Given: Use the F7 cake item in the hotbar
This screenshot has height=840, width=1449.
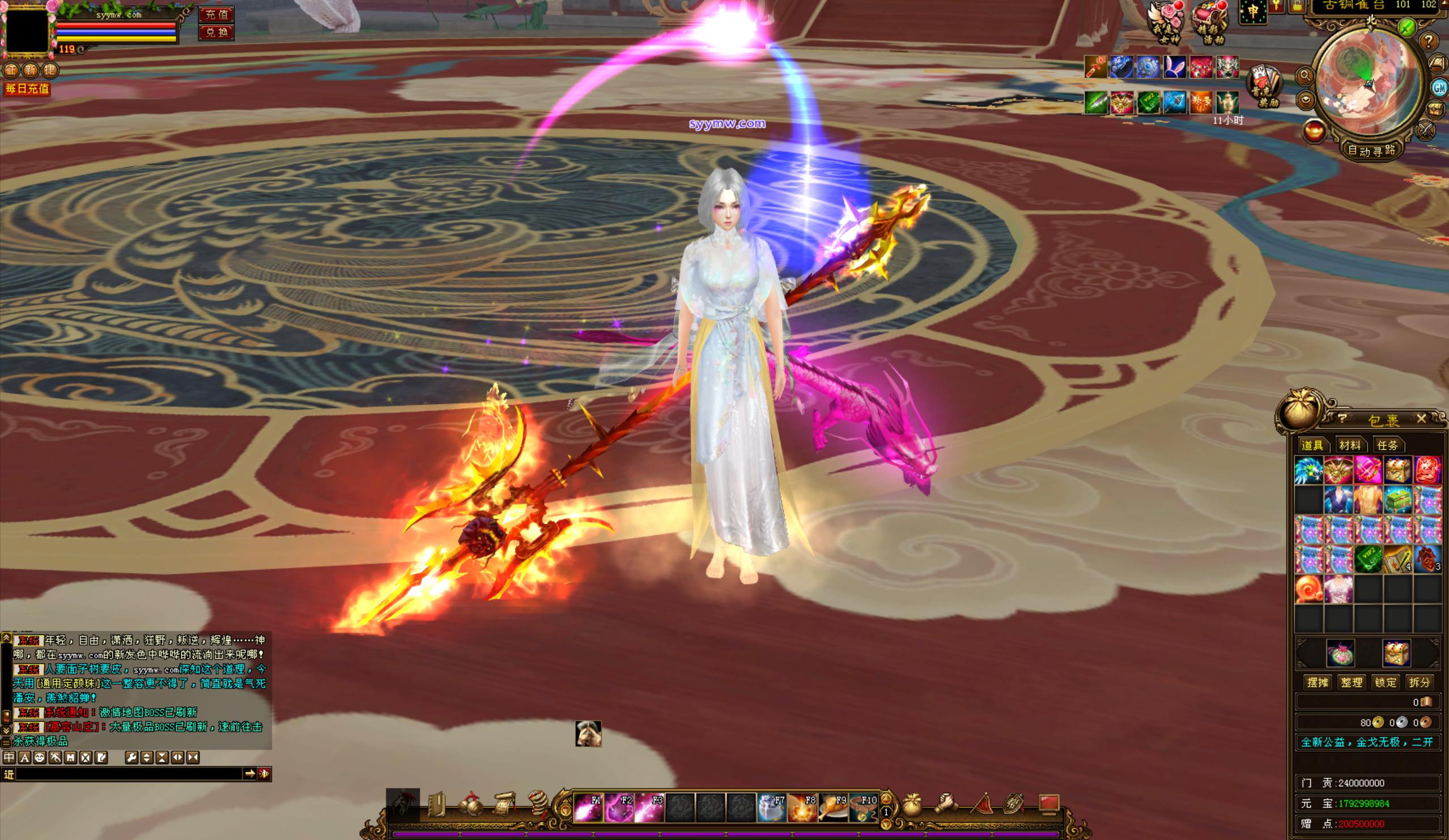Looking at the screenshot, I should tap(771, 808).
